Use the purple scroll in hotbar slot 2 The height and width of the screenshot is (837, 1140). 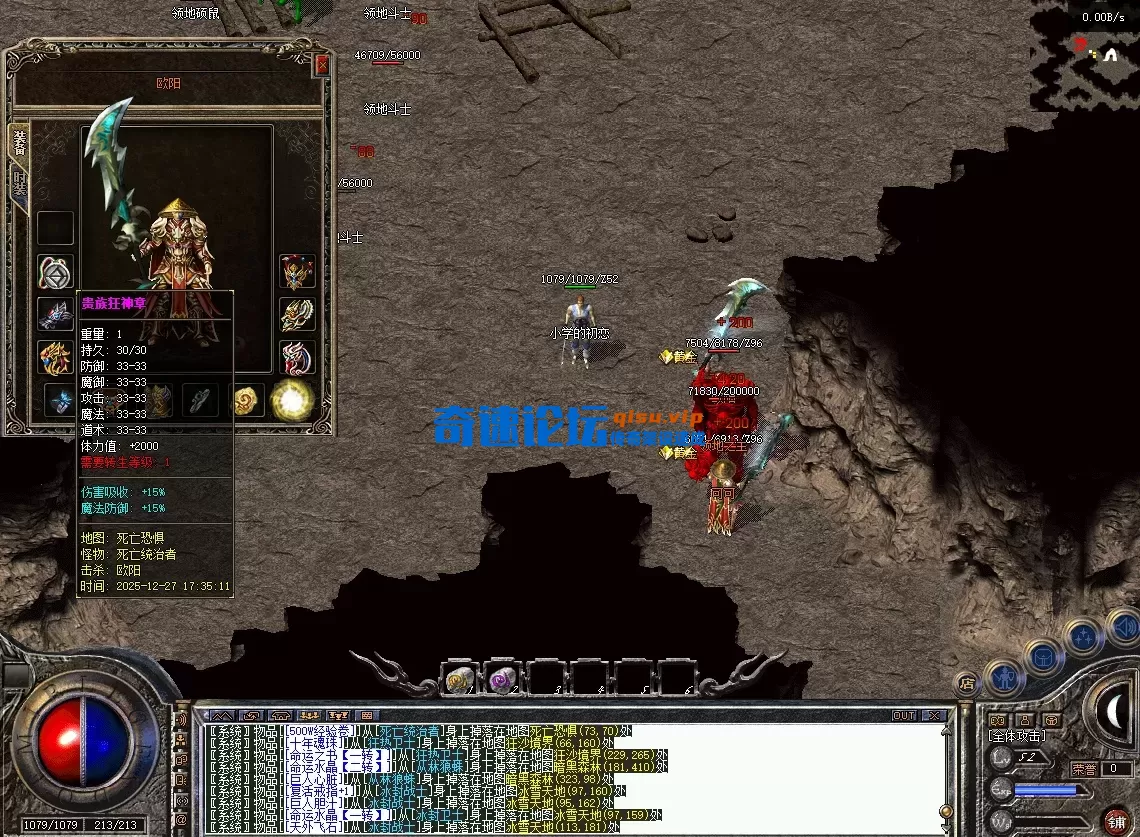point(501,678)
